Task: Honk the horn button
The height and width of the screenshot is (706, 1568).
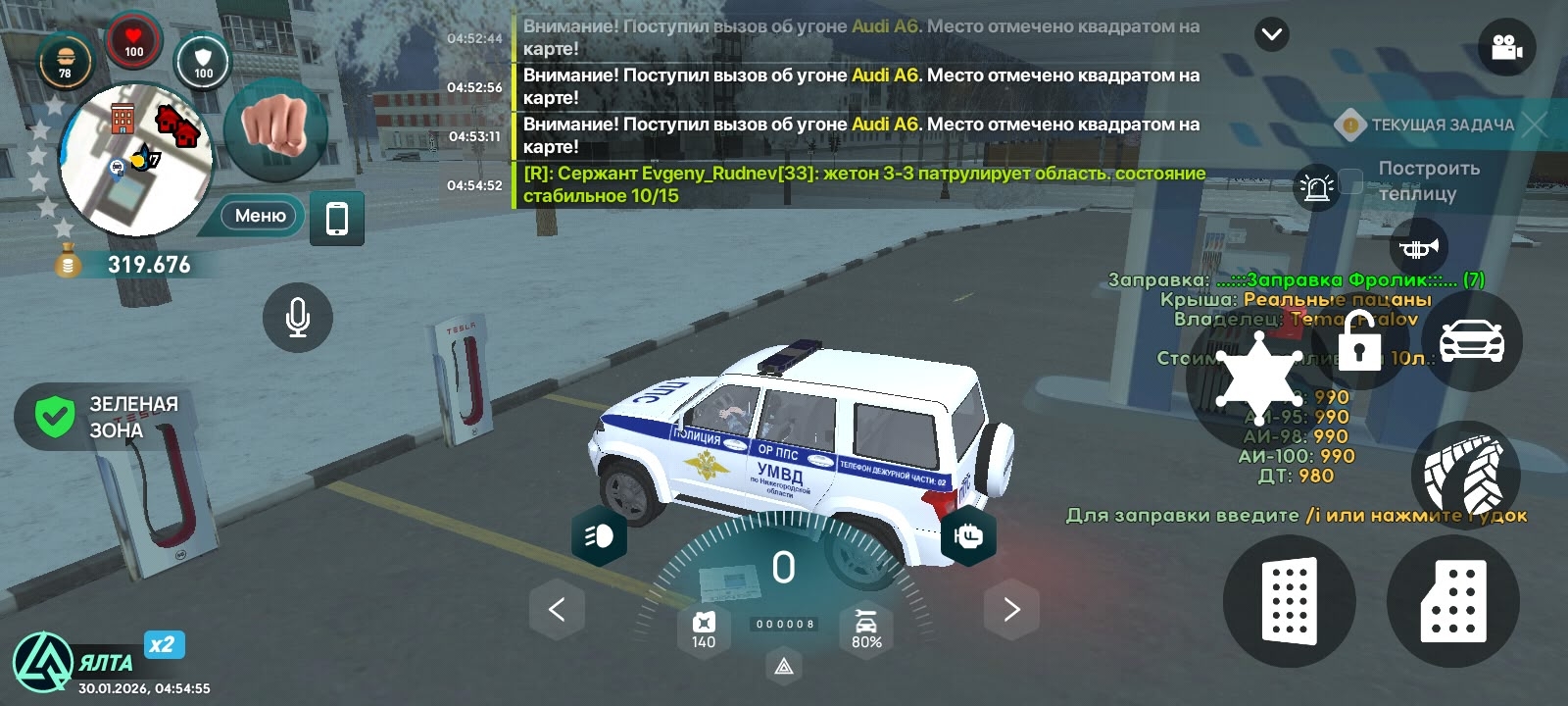Action: (1418, 248)
